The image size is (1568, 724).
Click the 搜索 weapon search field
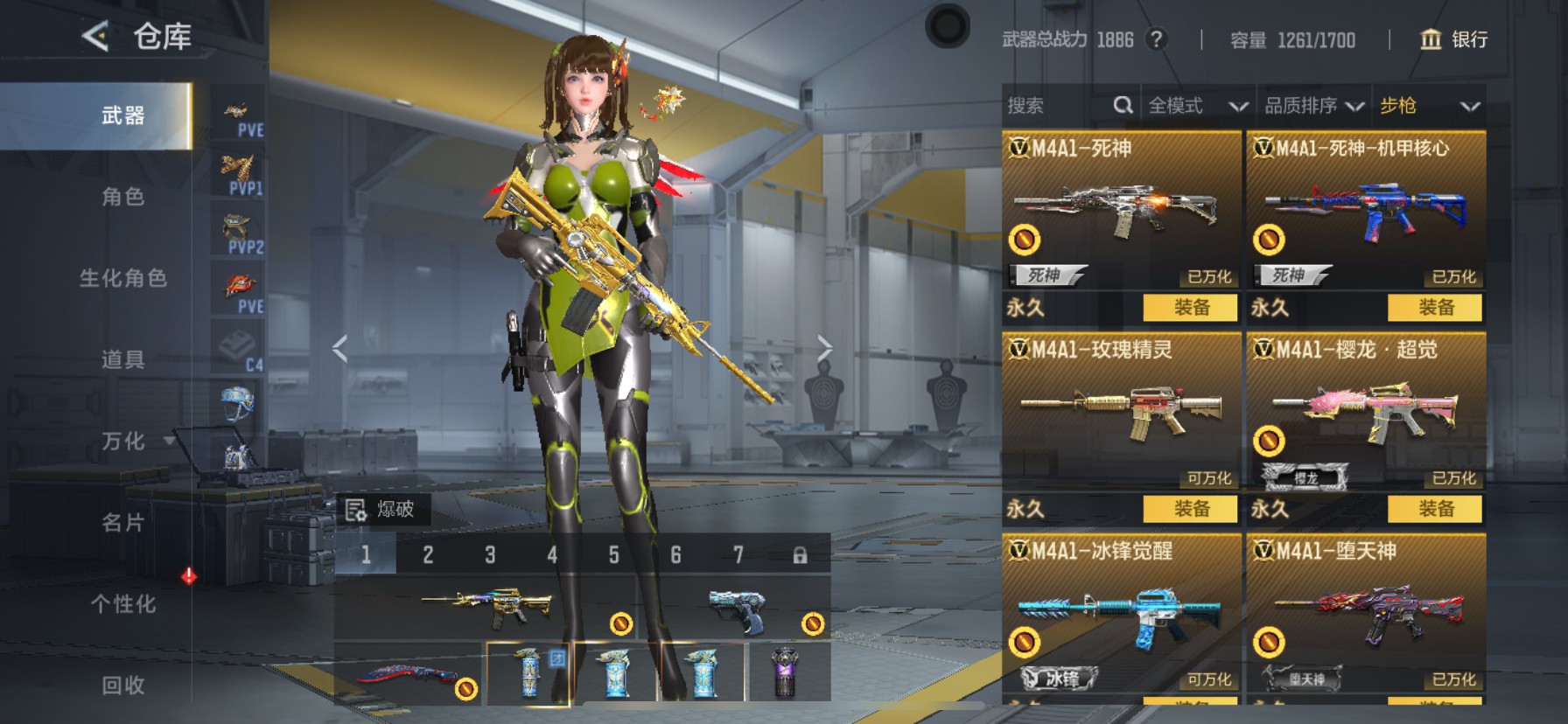1057,106
